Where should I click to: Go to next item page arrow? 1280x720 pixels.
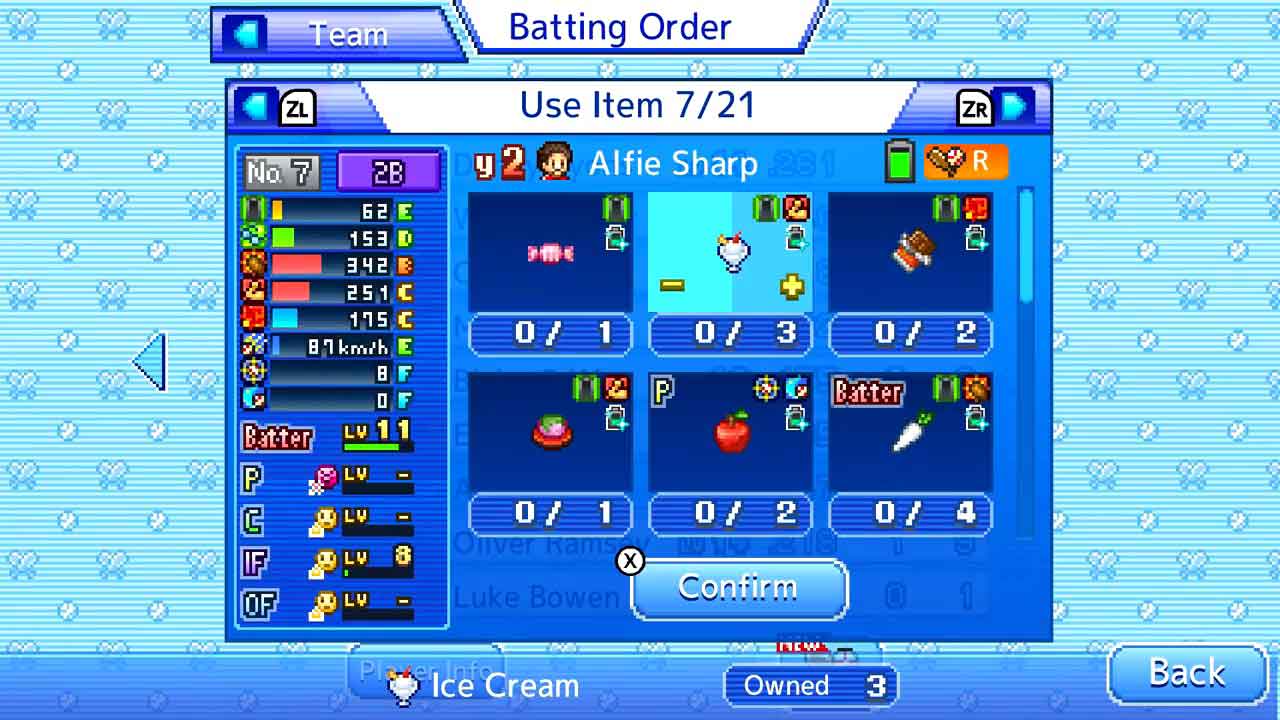(1013, 106)
